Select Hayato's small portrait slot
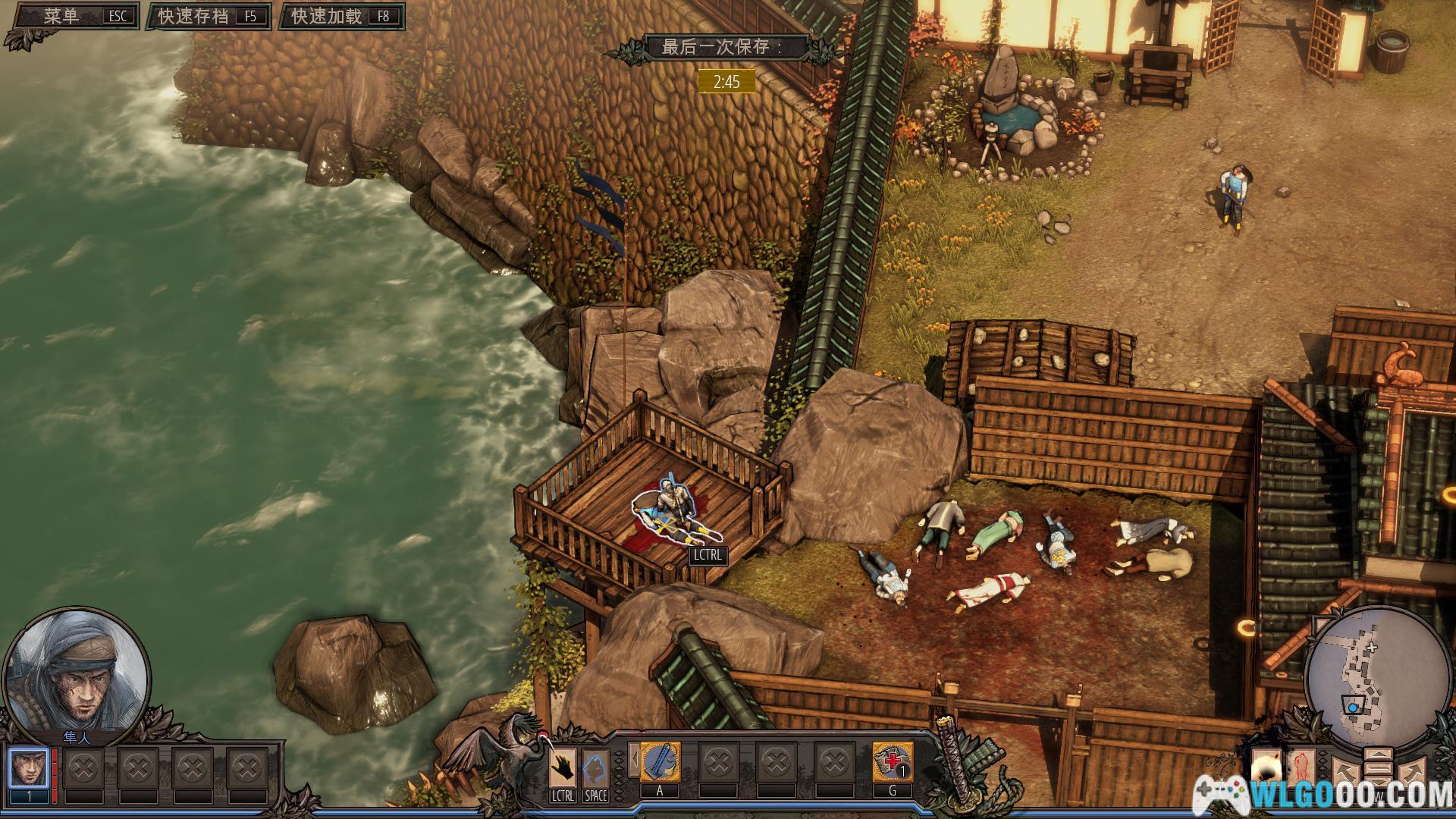This screenshot has height=819, width=1456. [29, 769]
